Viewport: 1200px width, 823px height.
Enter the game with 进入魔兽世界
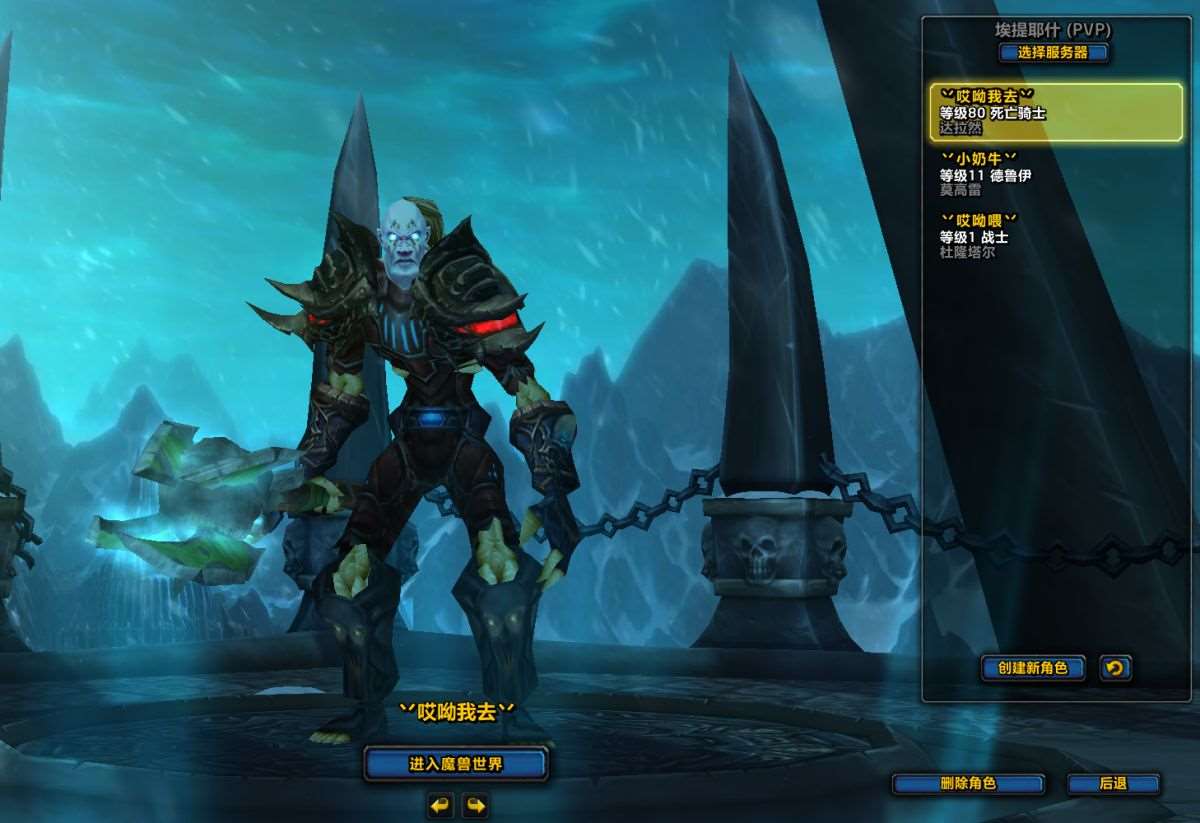456,765
